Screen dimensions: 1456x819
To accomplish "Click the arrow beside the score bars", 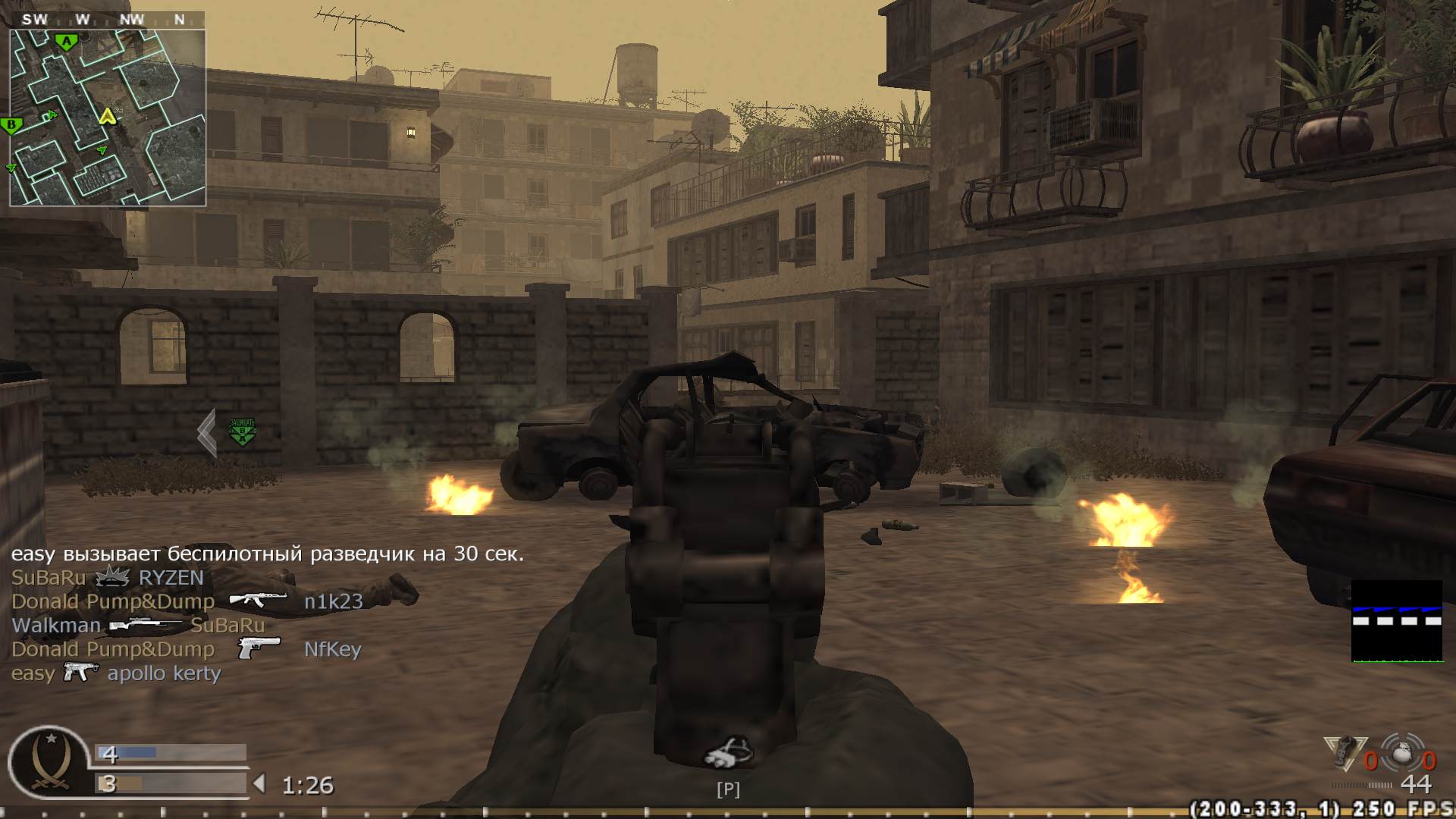I will point(258,785).
